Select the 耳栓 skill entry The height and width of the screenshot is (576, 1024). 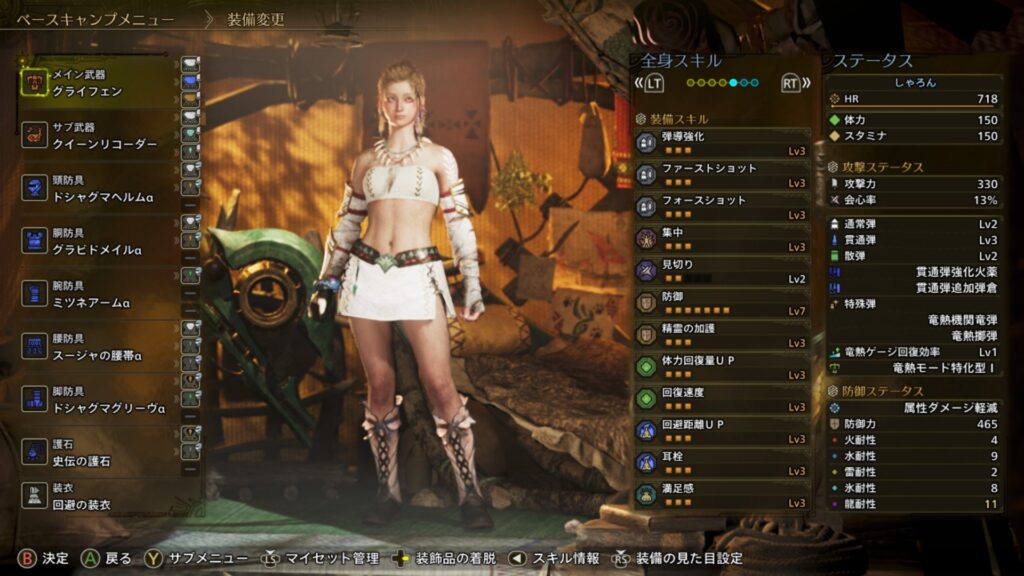(x=722, y=463)
